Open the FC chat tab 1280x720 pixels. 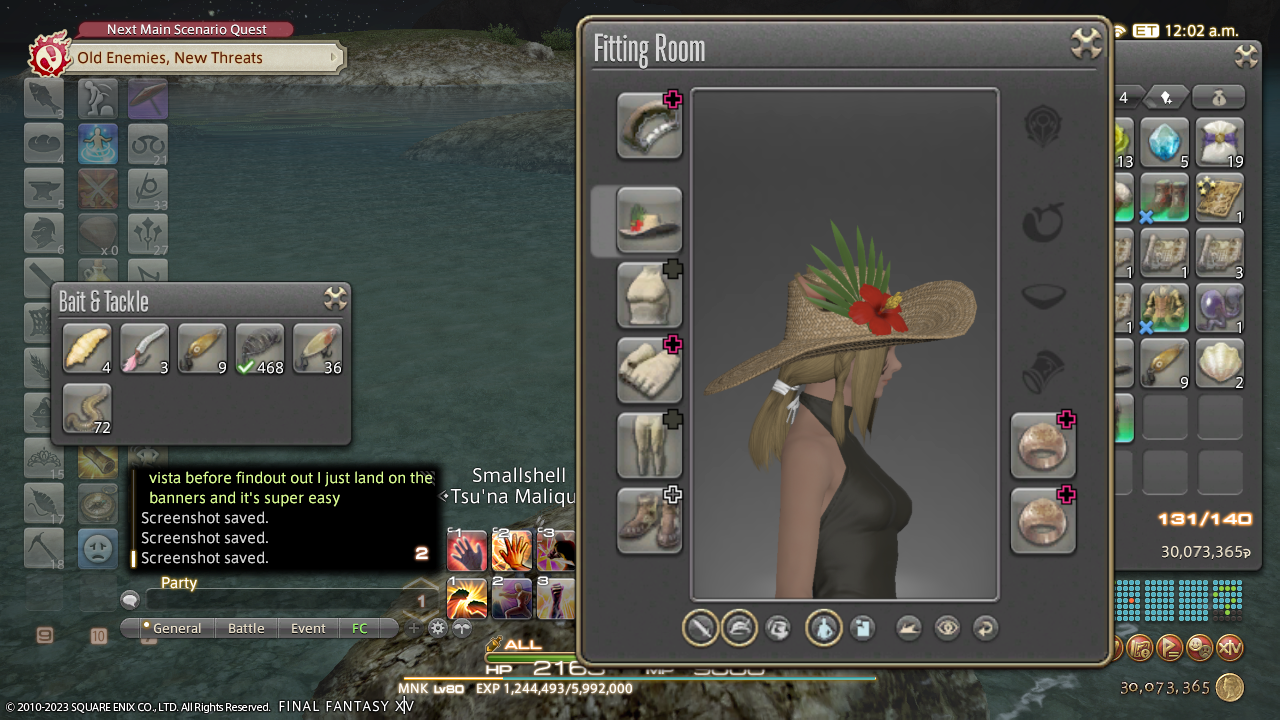pos(360,628)
